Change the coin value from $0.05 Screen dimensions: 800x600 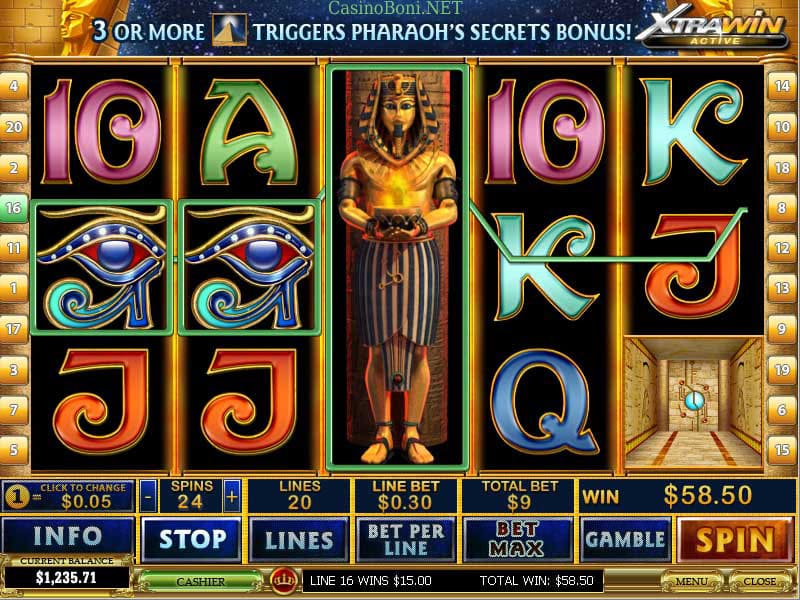[68, 494]
